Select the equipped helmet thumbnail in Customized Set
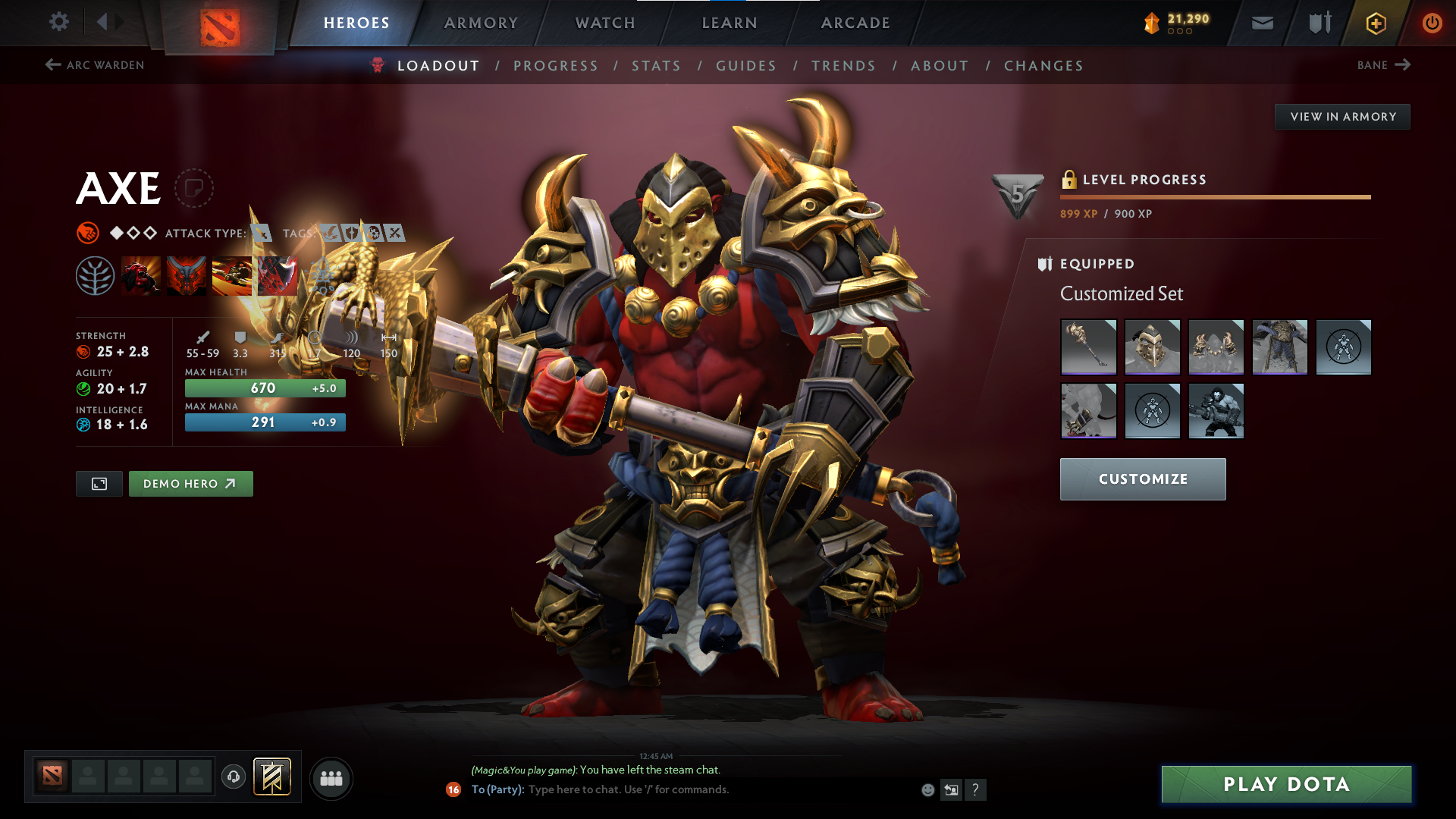The height and width of the screenshot is (819, 1456). (1152, 347)
